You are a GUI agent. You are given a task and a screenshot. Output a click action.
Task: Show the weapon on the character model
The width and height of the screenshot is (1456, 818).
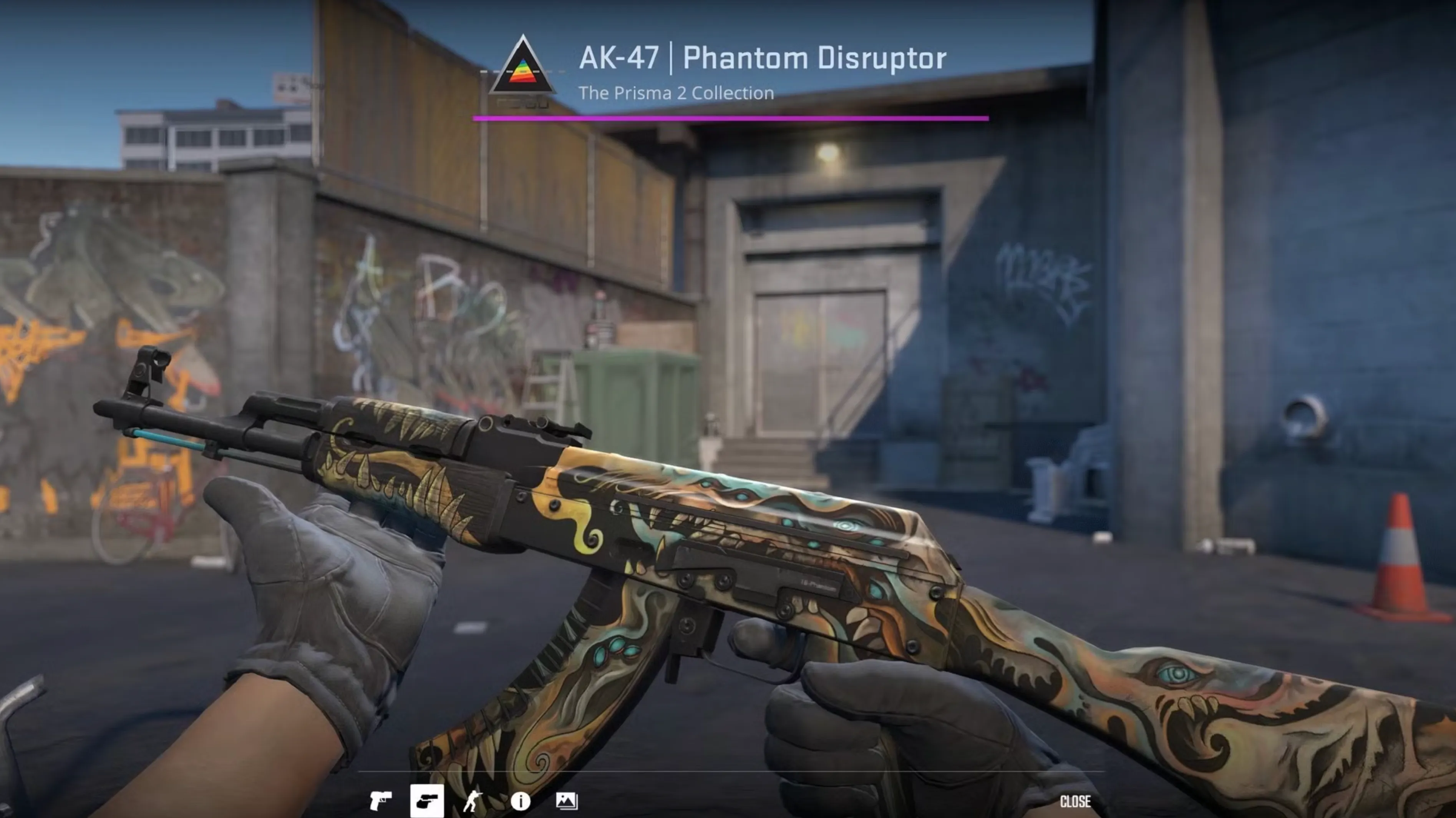(x=473, y=801)
